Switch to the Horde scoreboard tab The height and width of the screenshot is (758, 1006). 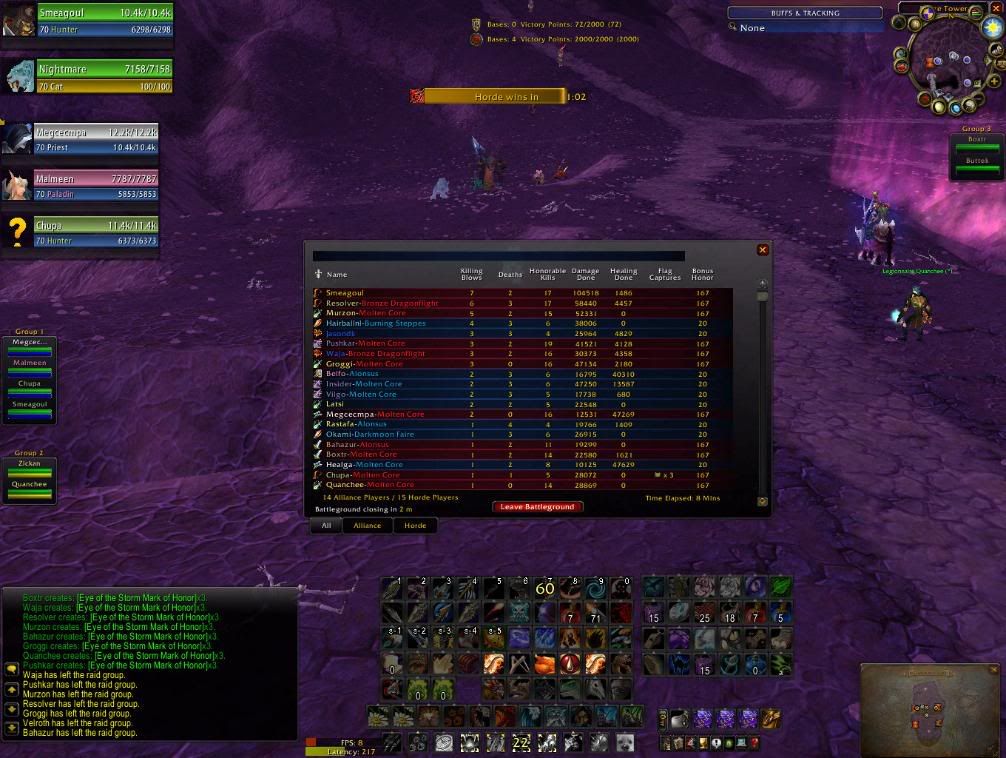tap(415, 525)
